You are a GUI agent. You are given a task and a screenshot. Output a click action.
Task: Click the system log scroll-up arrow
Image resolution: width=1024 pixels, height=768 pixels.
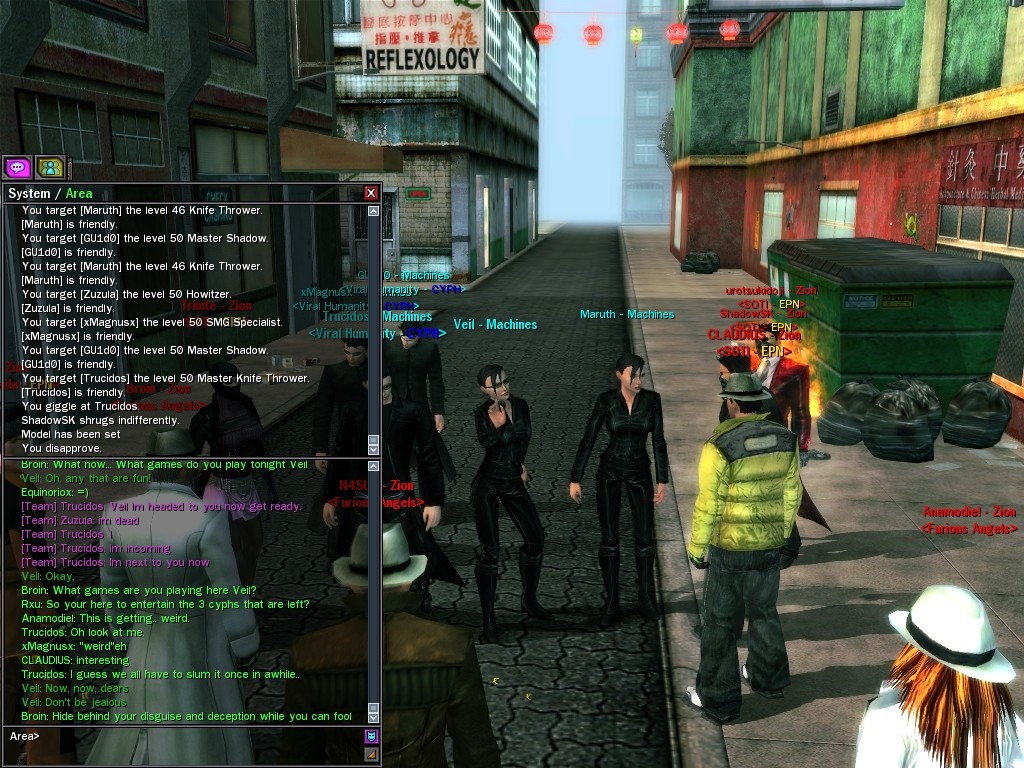(x=373, y=211)
